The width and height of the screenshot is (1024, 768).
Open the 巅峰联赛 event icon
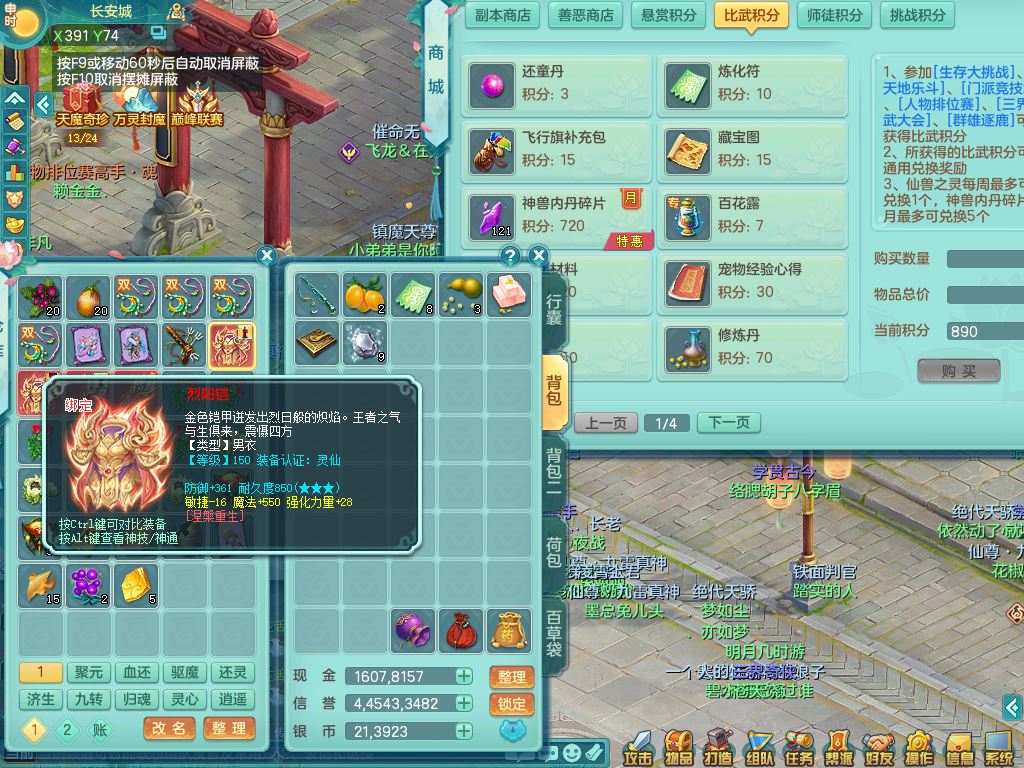200,105
